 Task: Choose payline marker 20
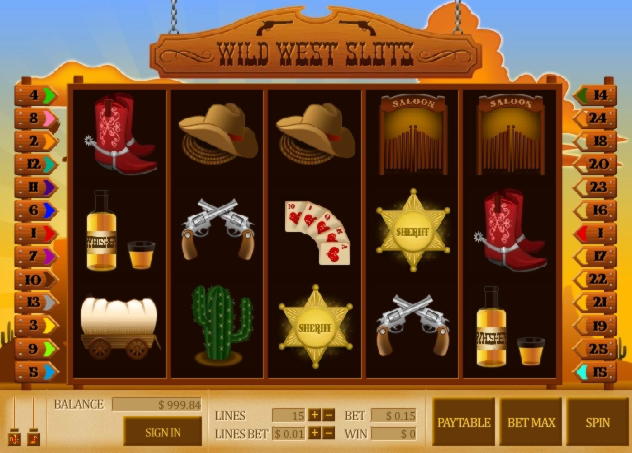[596, 164]
